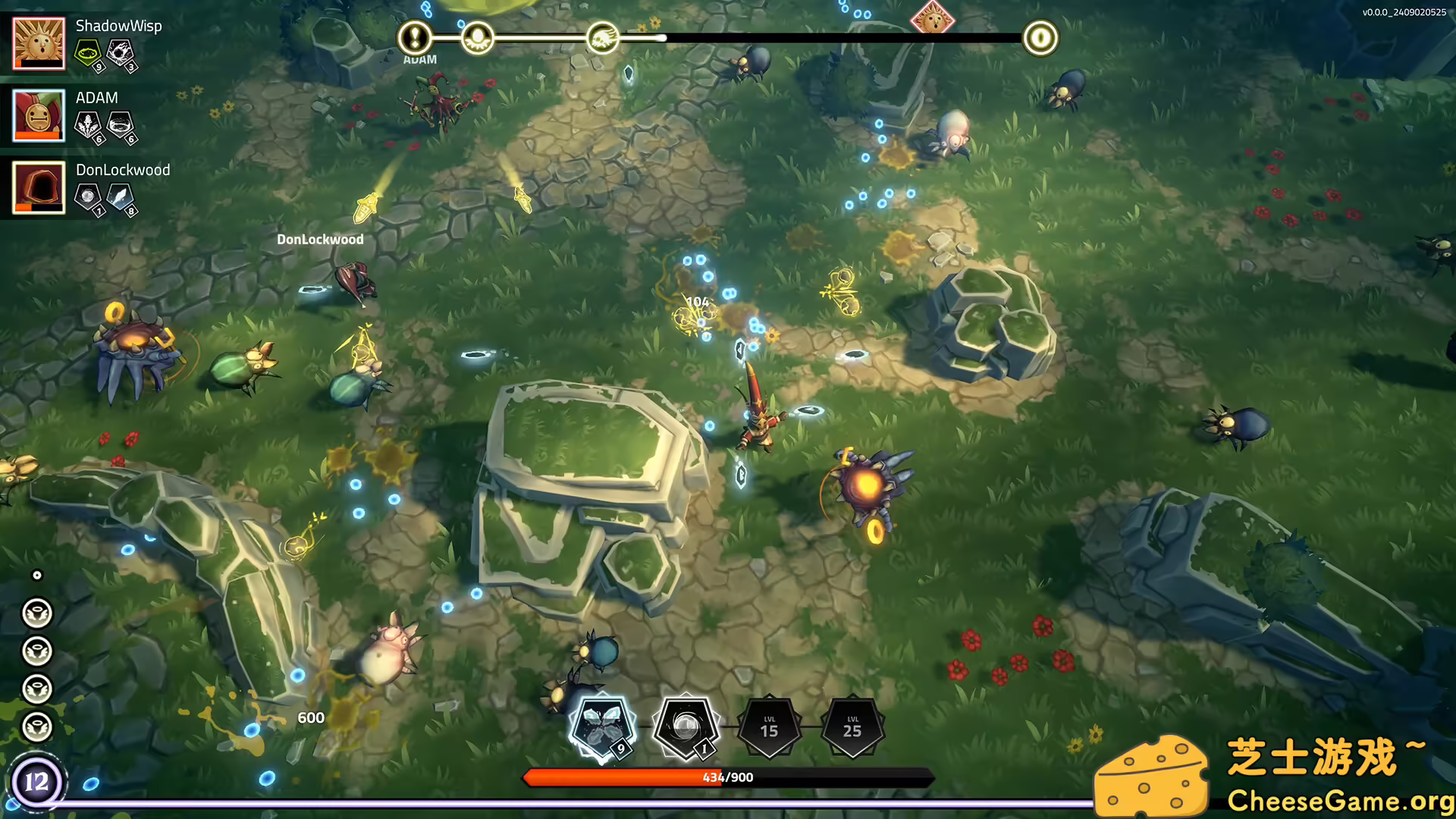Image resolution: width=1456 pixels, height=819 pixels.
Task: Click the 434/900 experience bar
Action: [728, 777]
